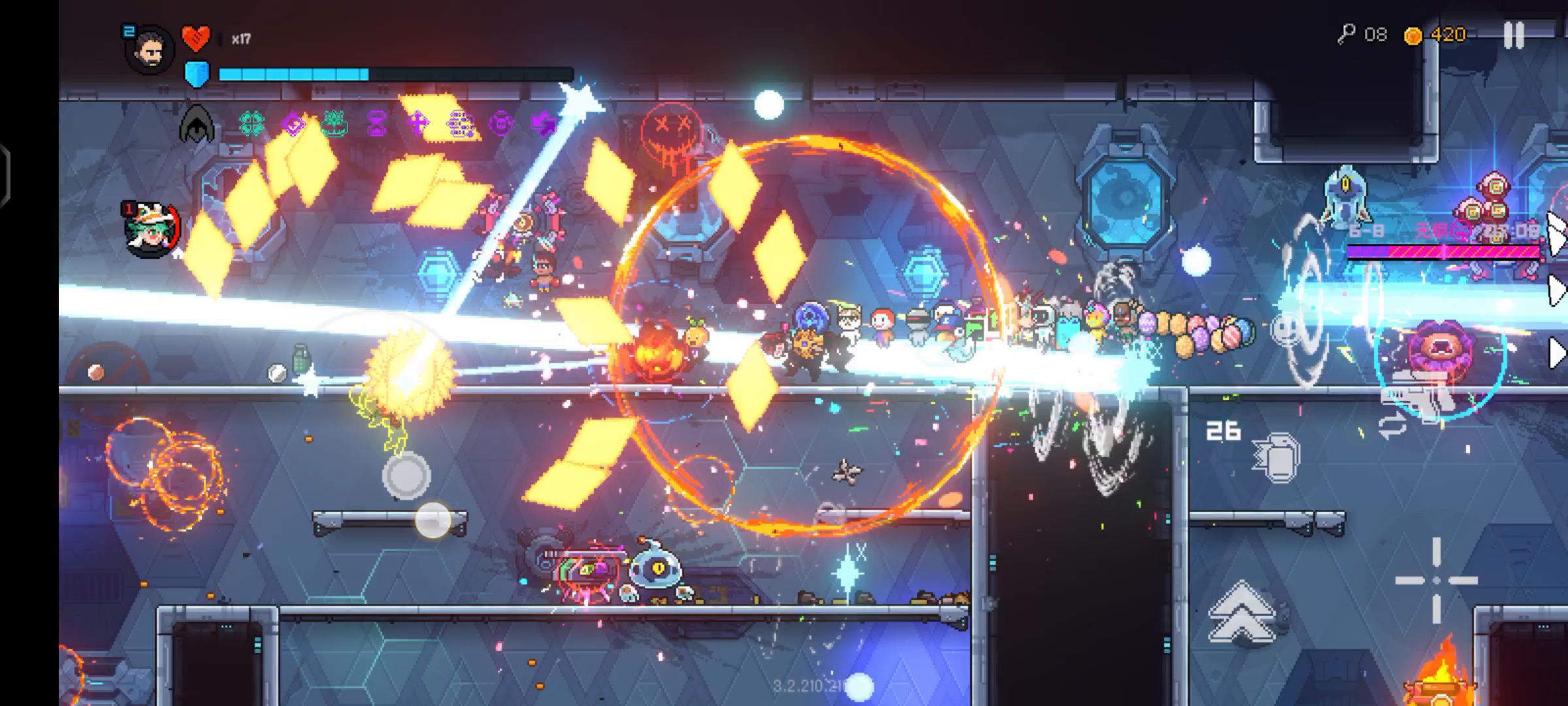Tap the double-arrow jump button
Screen dimensions: 1568x706
1241,613
